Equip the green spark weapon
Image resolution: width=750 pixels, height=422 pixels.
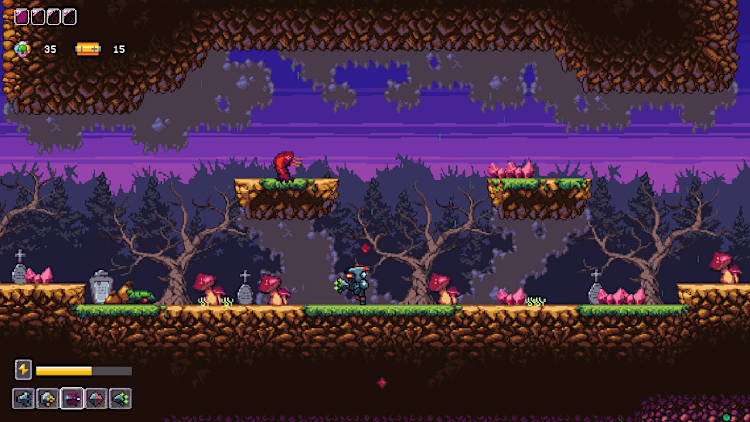point(120,399)
